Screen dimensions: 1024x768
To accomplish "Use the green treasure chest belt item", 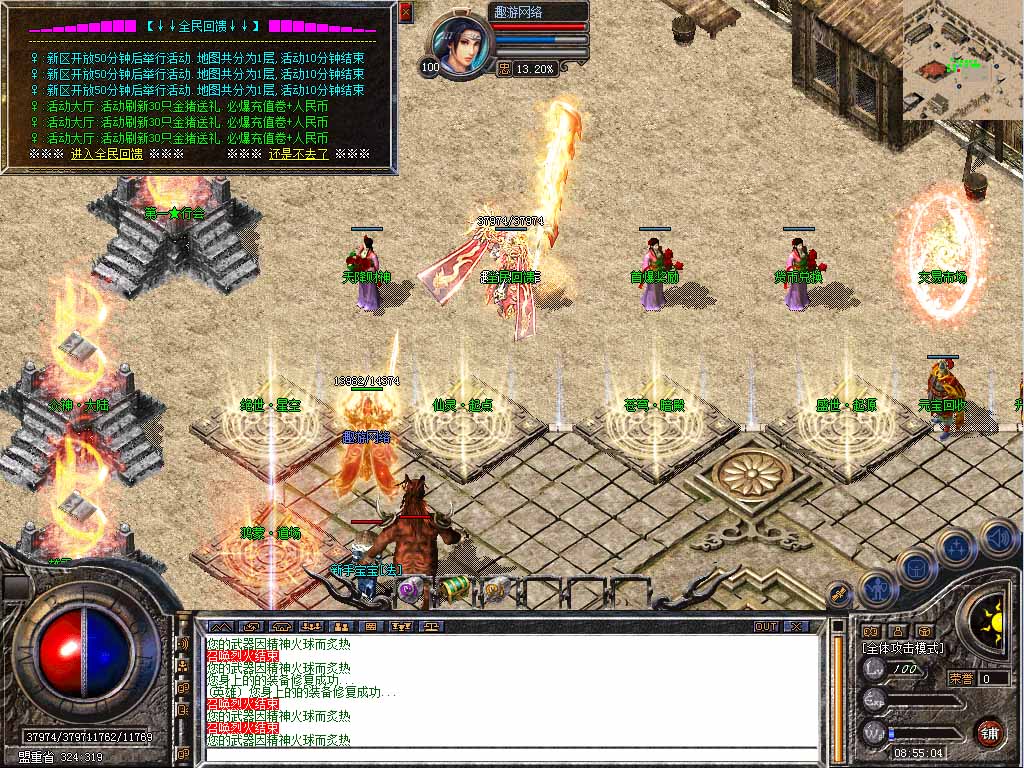I will (455, 587).
